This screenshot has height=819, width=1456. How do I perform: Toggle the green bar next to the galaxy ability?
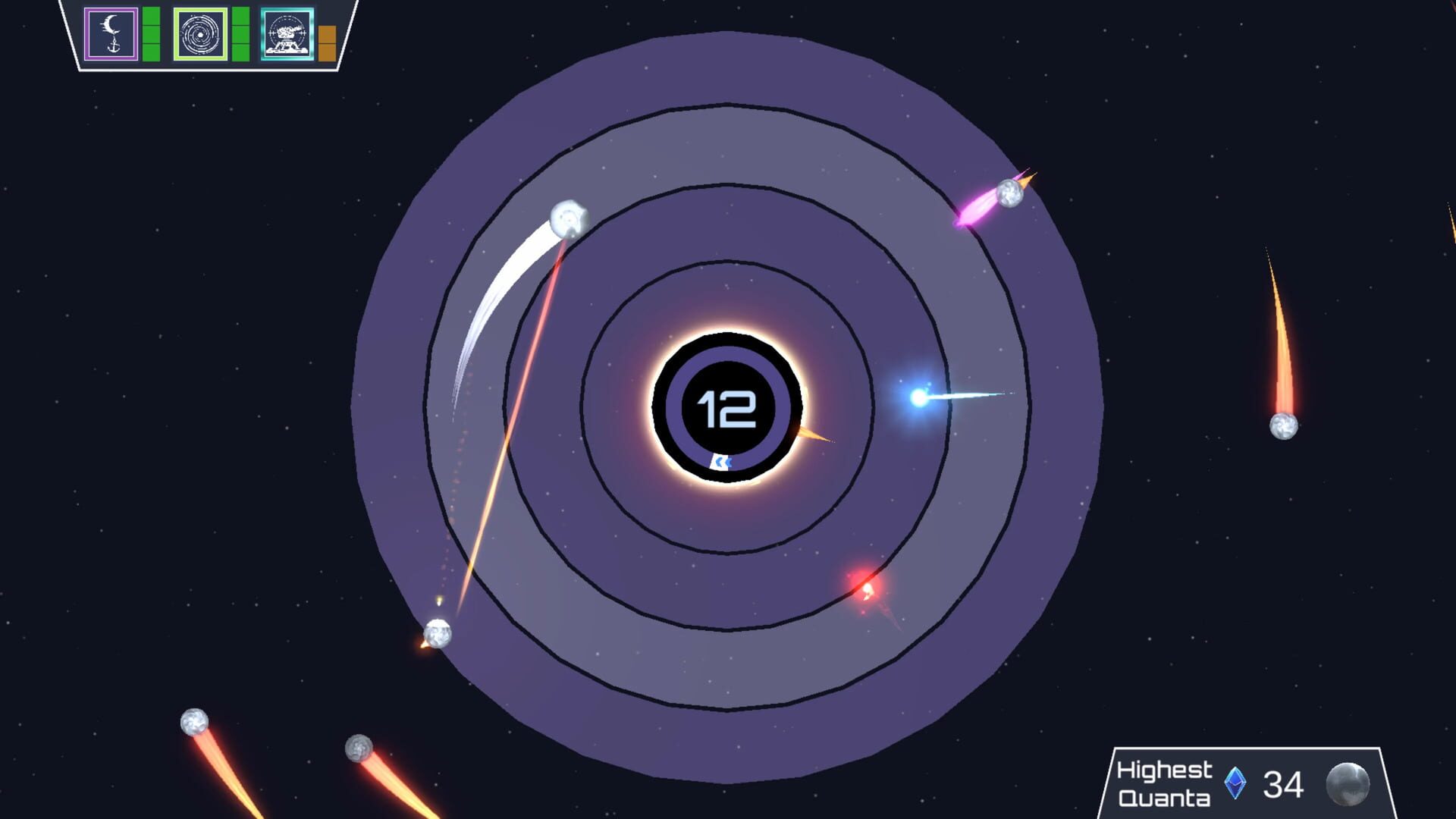[239, 32]
